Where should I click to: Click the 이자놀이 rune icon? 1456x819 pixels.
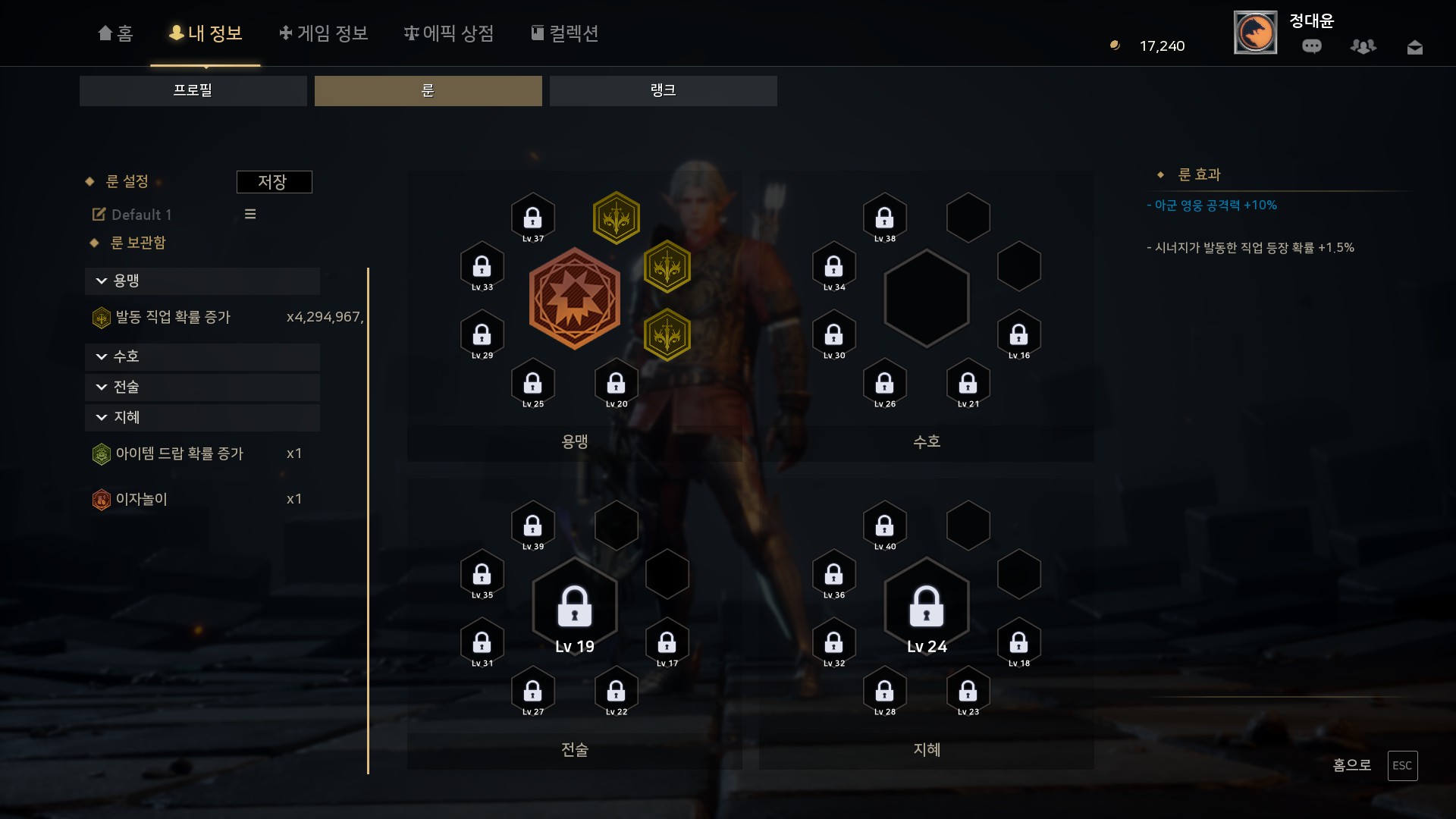tap(102, 498)
